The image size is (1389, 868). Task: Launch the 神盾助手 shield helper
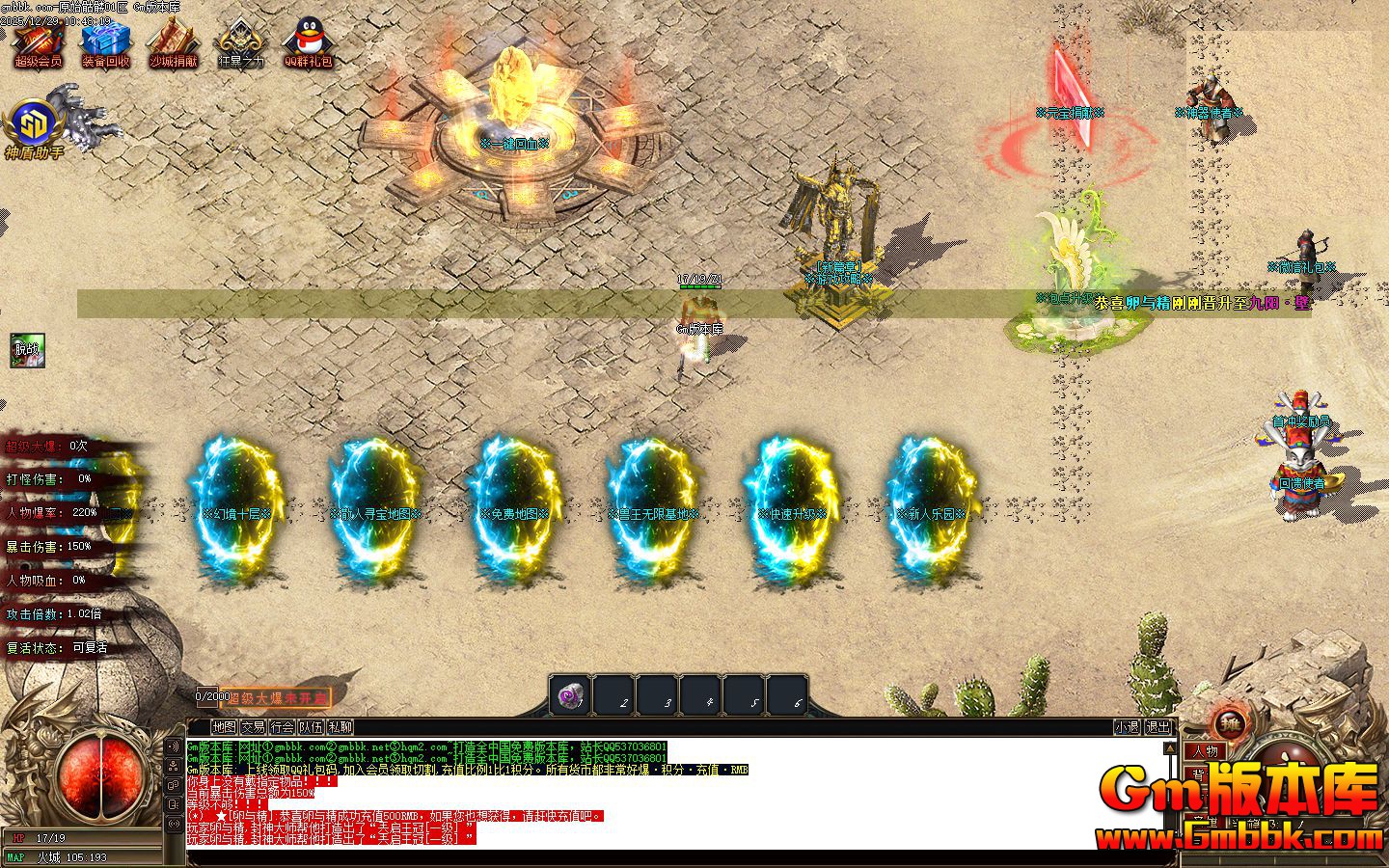35,127
